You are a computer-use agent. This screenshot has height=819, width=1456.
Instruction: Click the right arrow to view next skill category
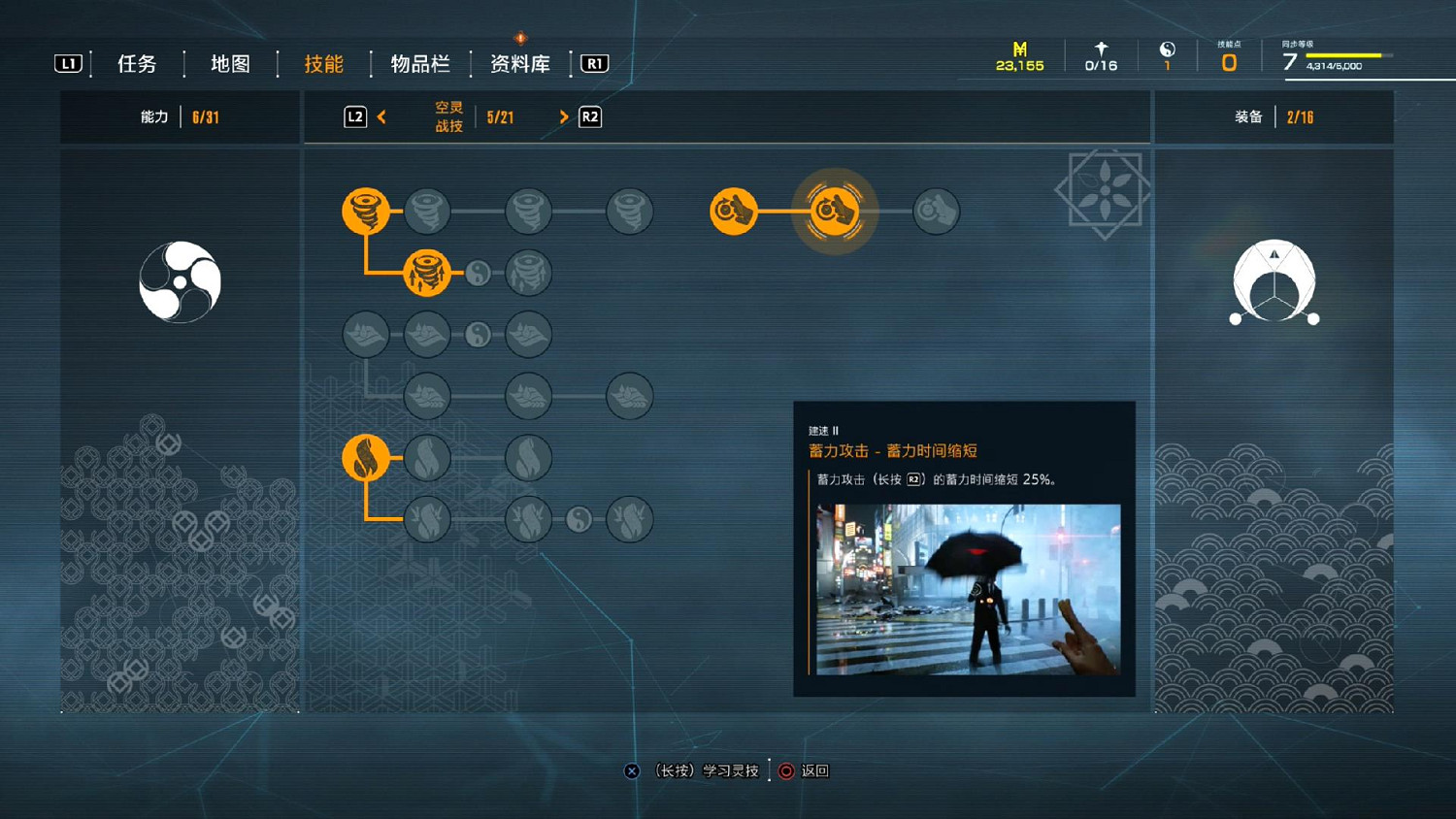tap(564, 116)
